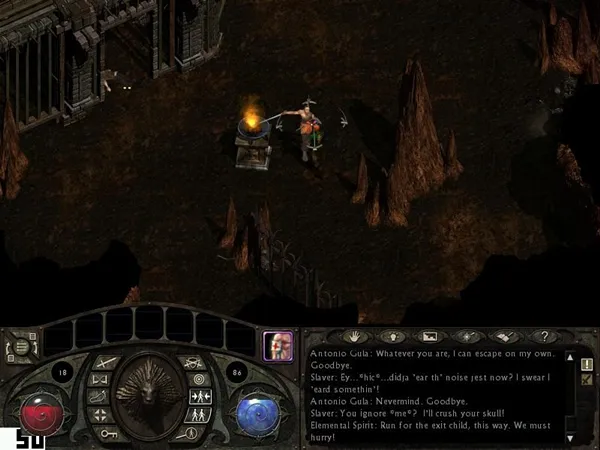
Task: Click the message log down arrow
Action: [x=569, y=437]
